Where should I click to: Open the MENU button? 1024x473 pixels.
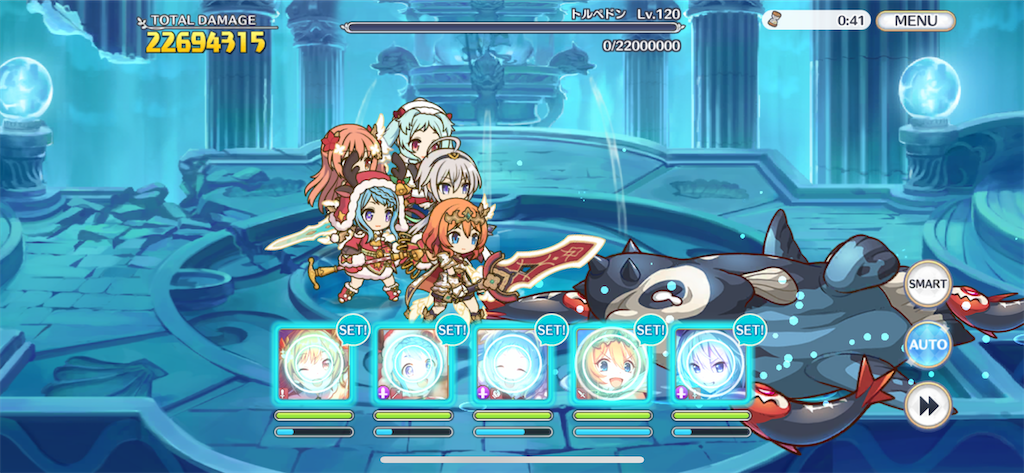click(x=915, y=20)
